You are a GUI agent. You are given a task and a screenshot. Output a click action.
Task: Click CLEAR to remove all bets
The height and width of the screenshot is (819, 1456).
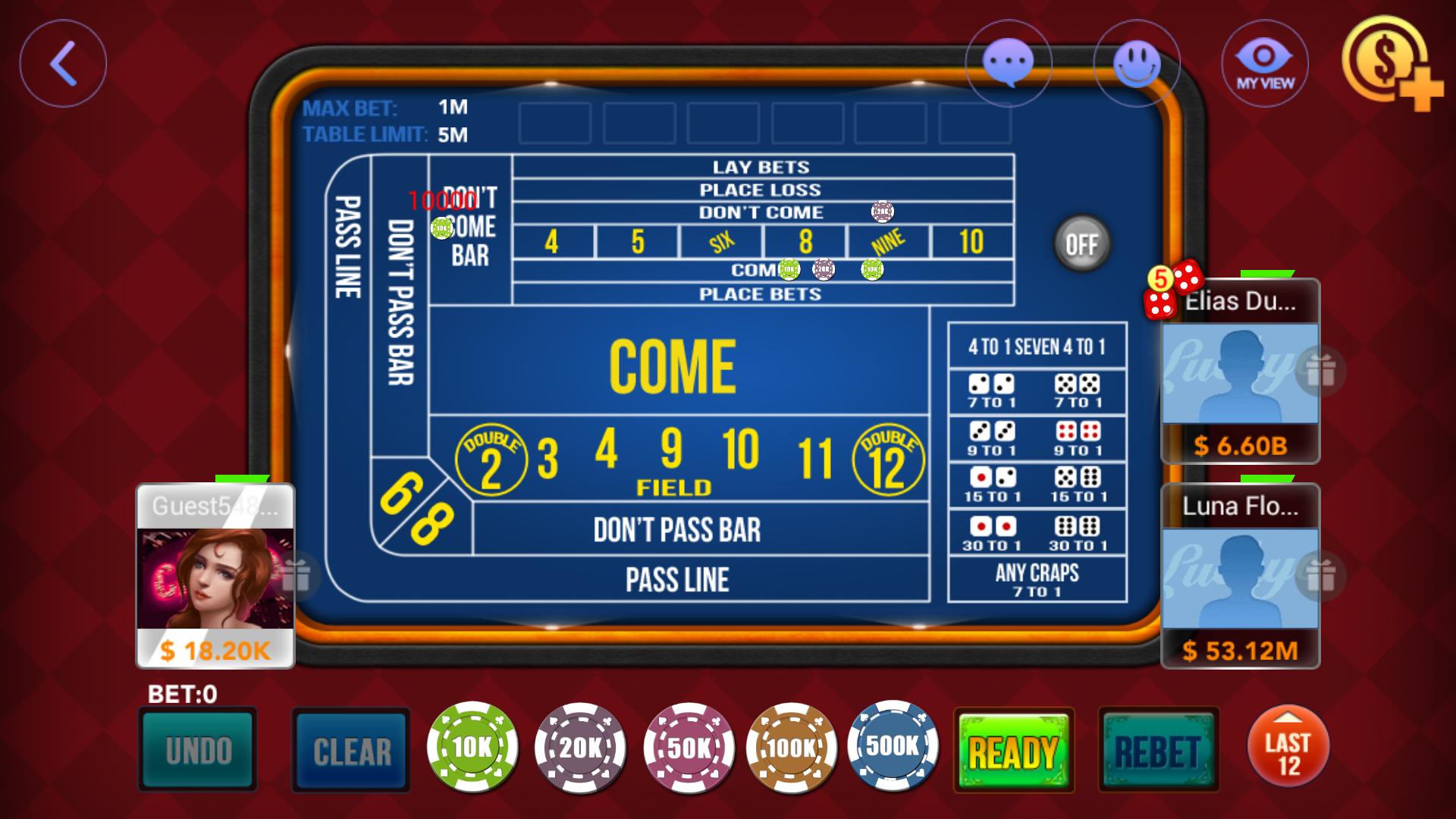coord(350,749)
